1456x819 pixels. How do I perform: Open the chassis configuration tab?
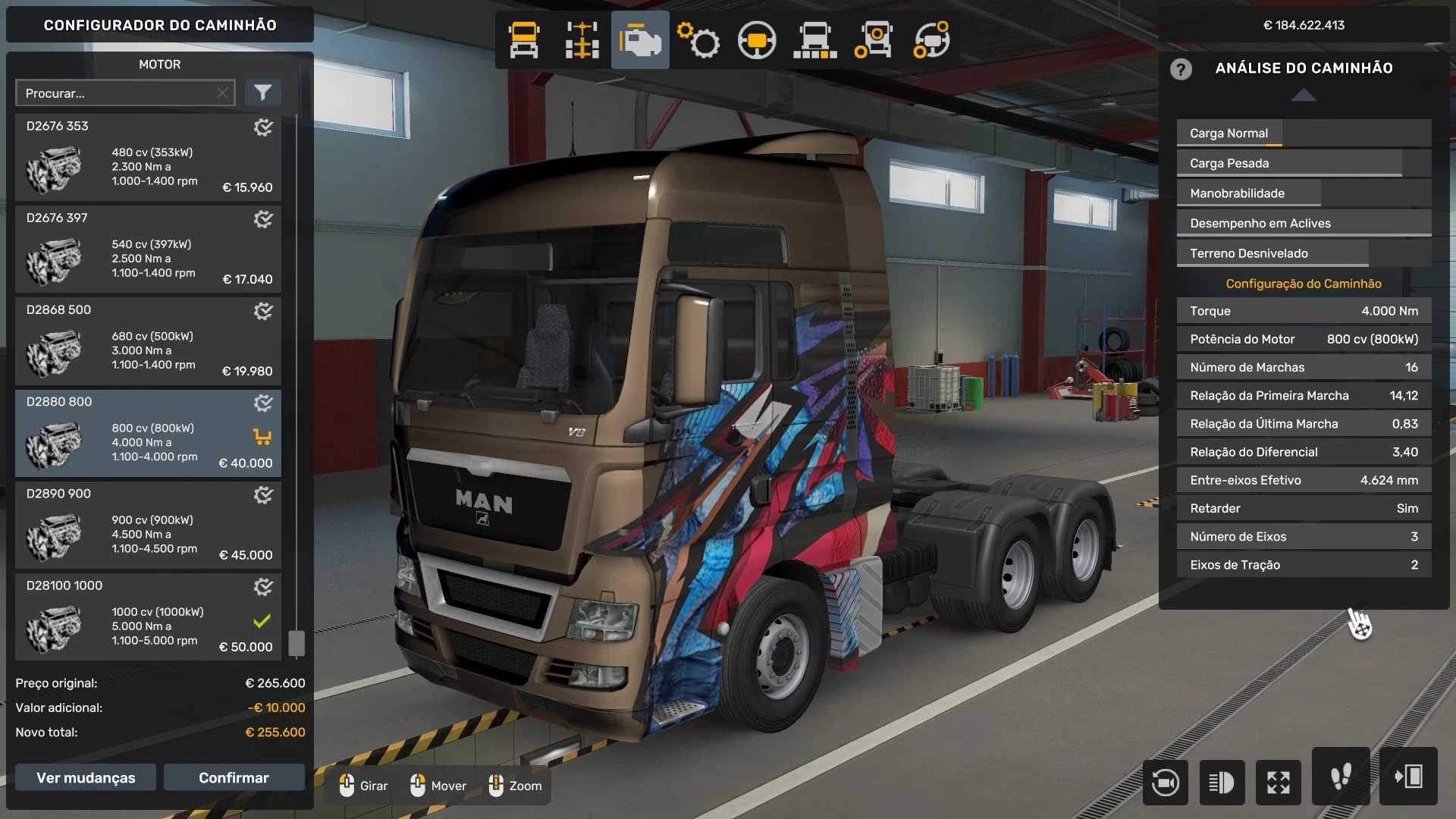pos(582,40)
